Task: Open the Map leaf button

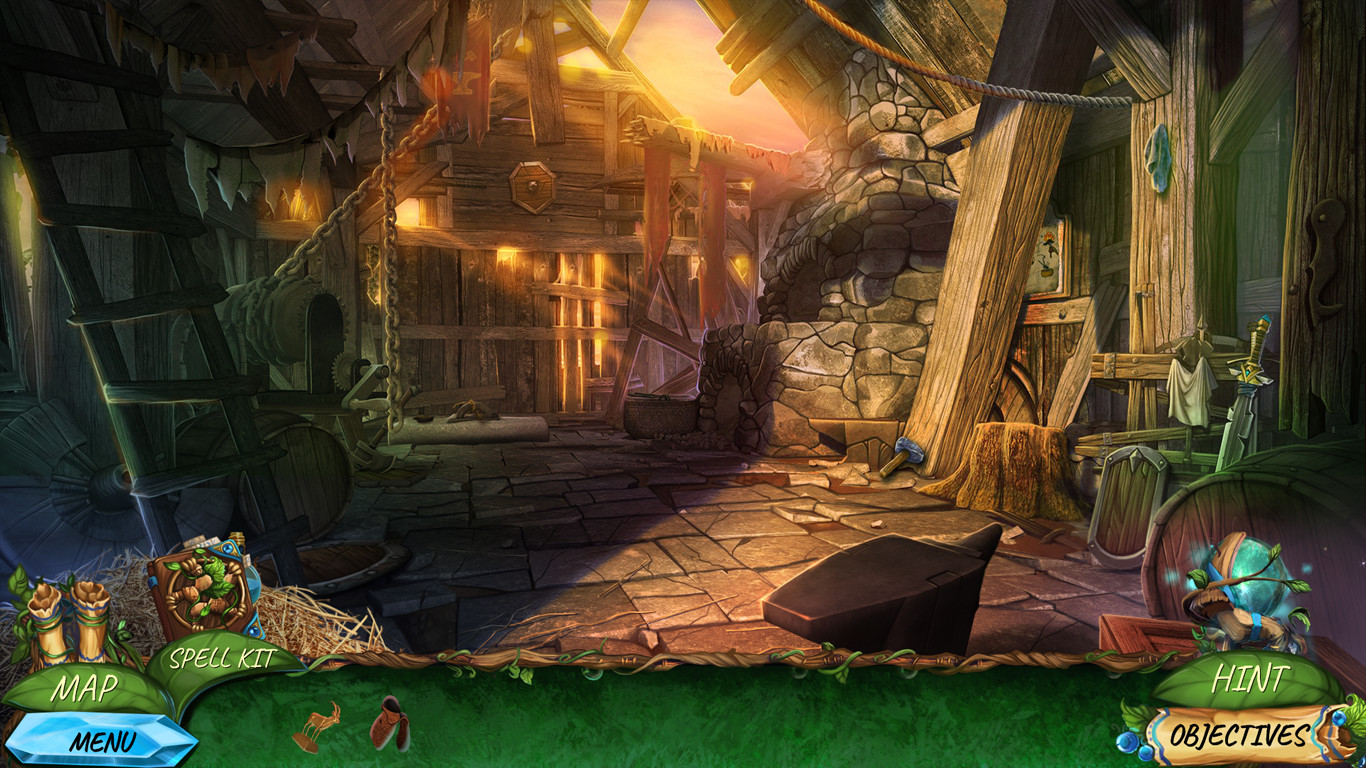Action: [x=85, y=688]
